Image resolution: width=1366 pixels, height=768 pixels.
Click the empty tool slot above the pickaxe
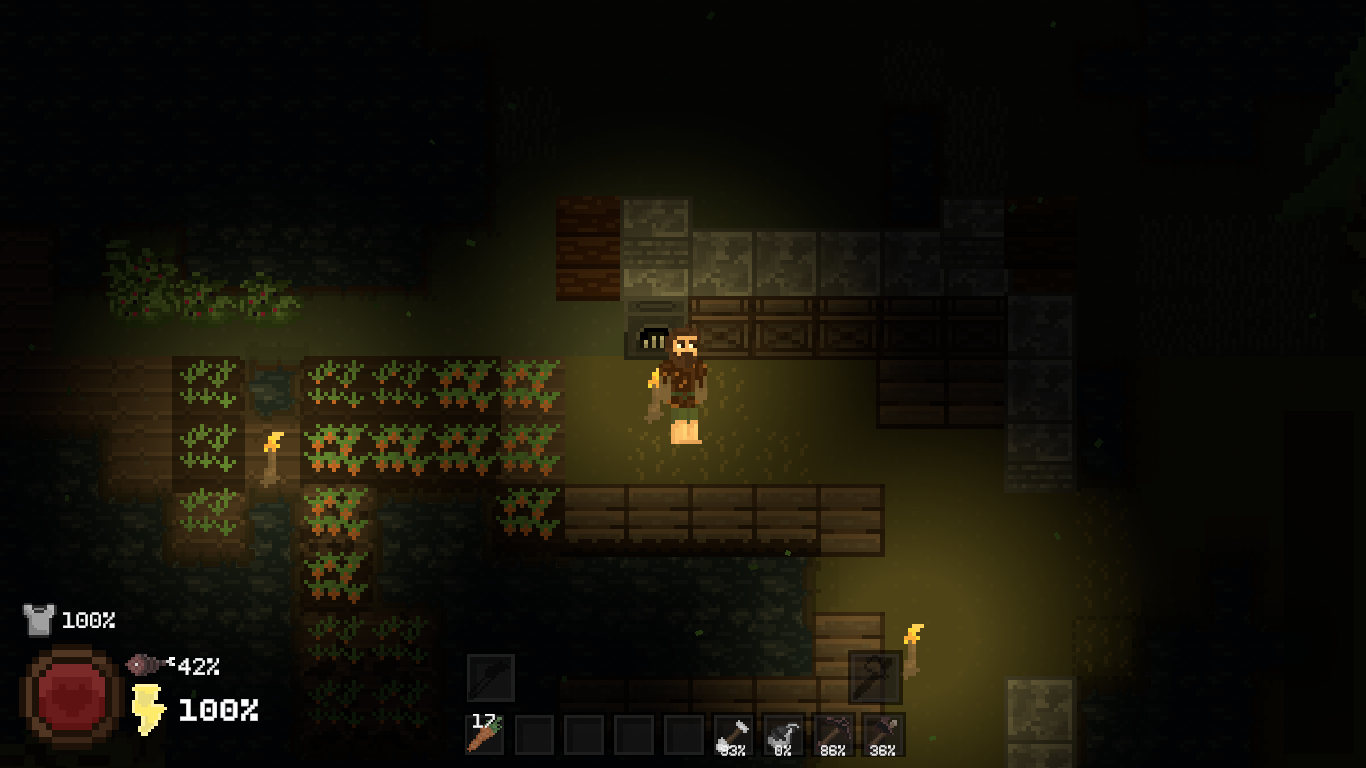[874, 677]
